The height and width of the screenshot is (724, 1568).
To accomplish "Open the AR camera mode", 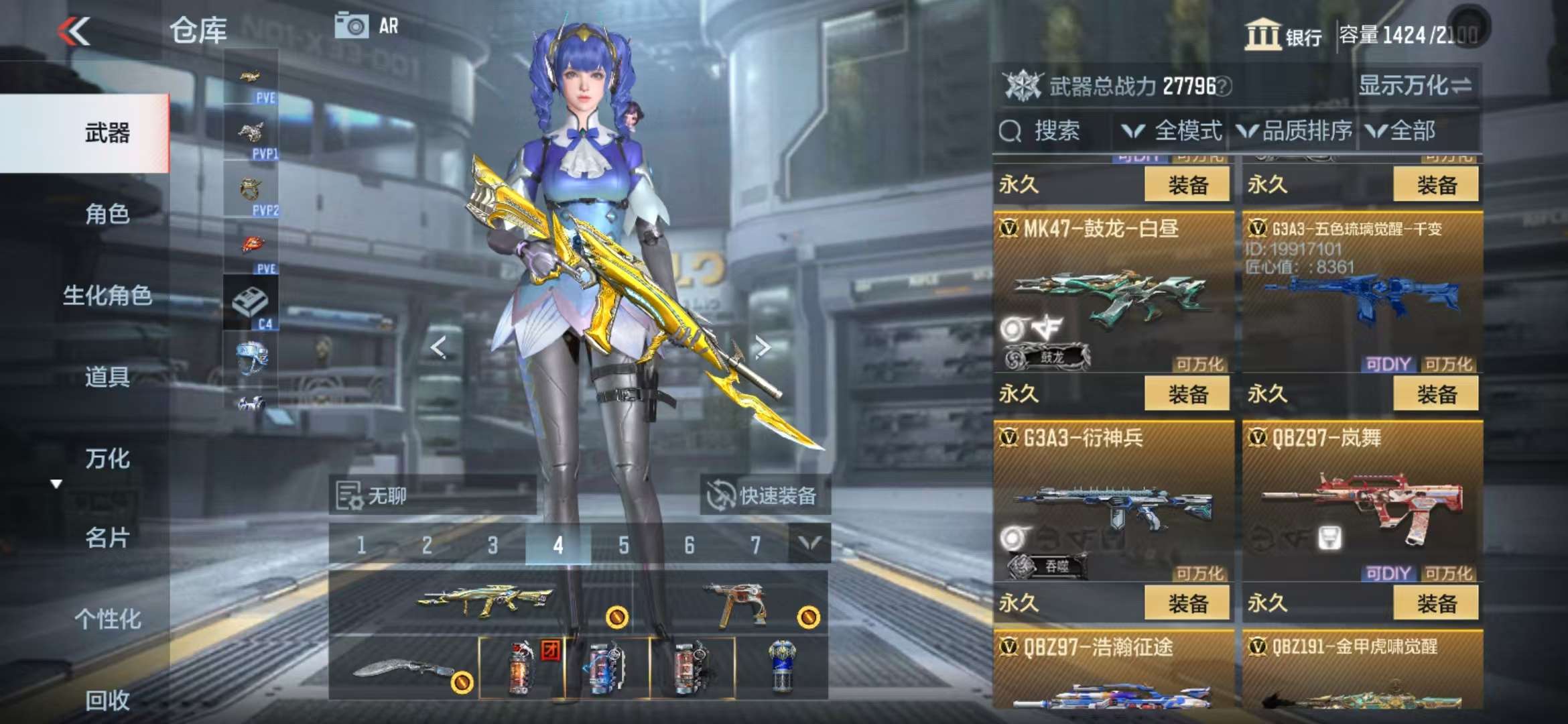I will 366,26.
